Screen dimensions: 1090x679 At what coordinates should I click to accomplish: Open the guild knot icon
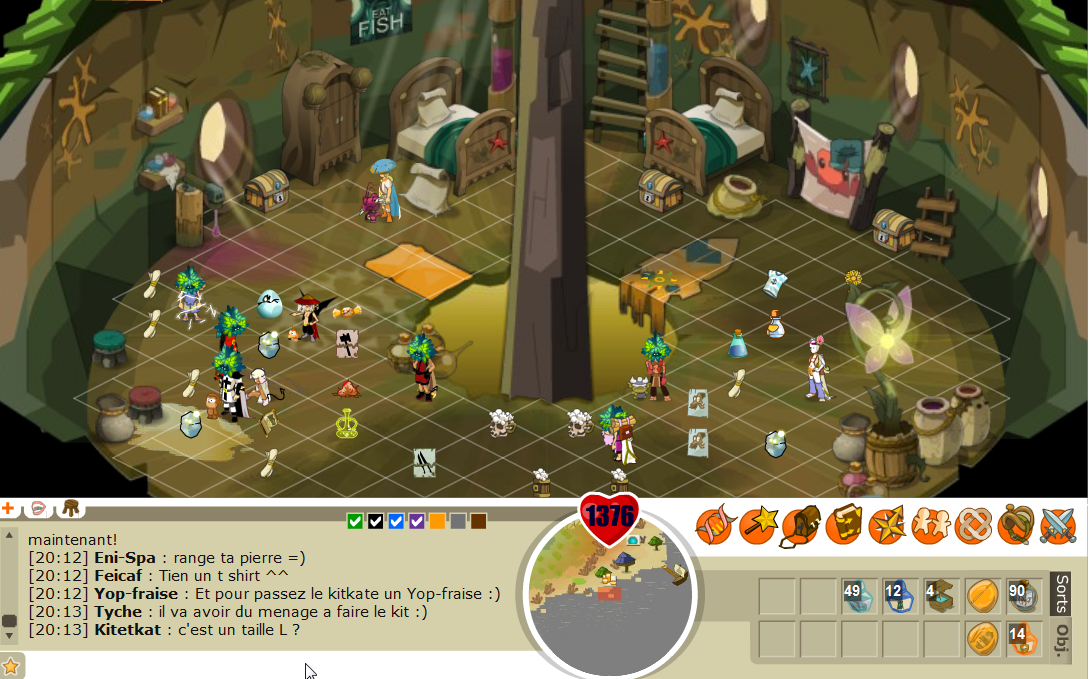tap(972, 525)
